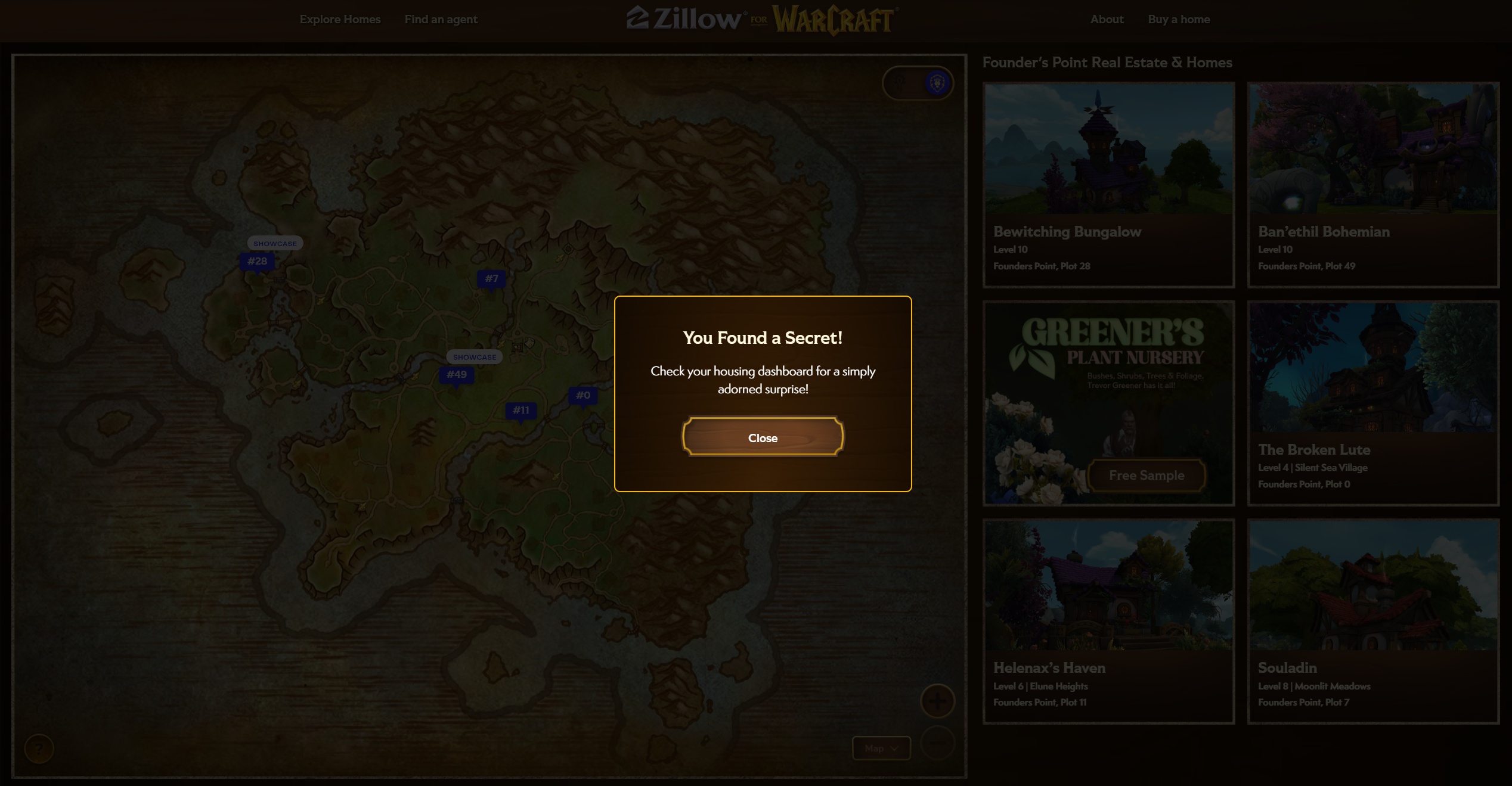Image resolution: width=1512 pixels, height=786 pixels.
Task: Click map pin #7 marker
Action: point(491,278)
